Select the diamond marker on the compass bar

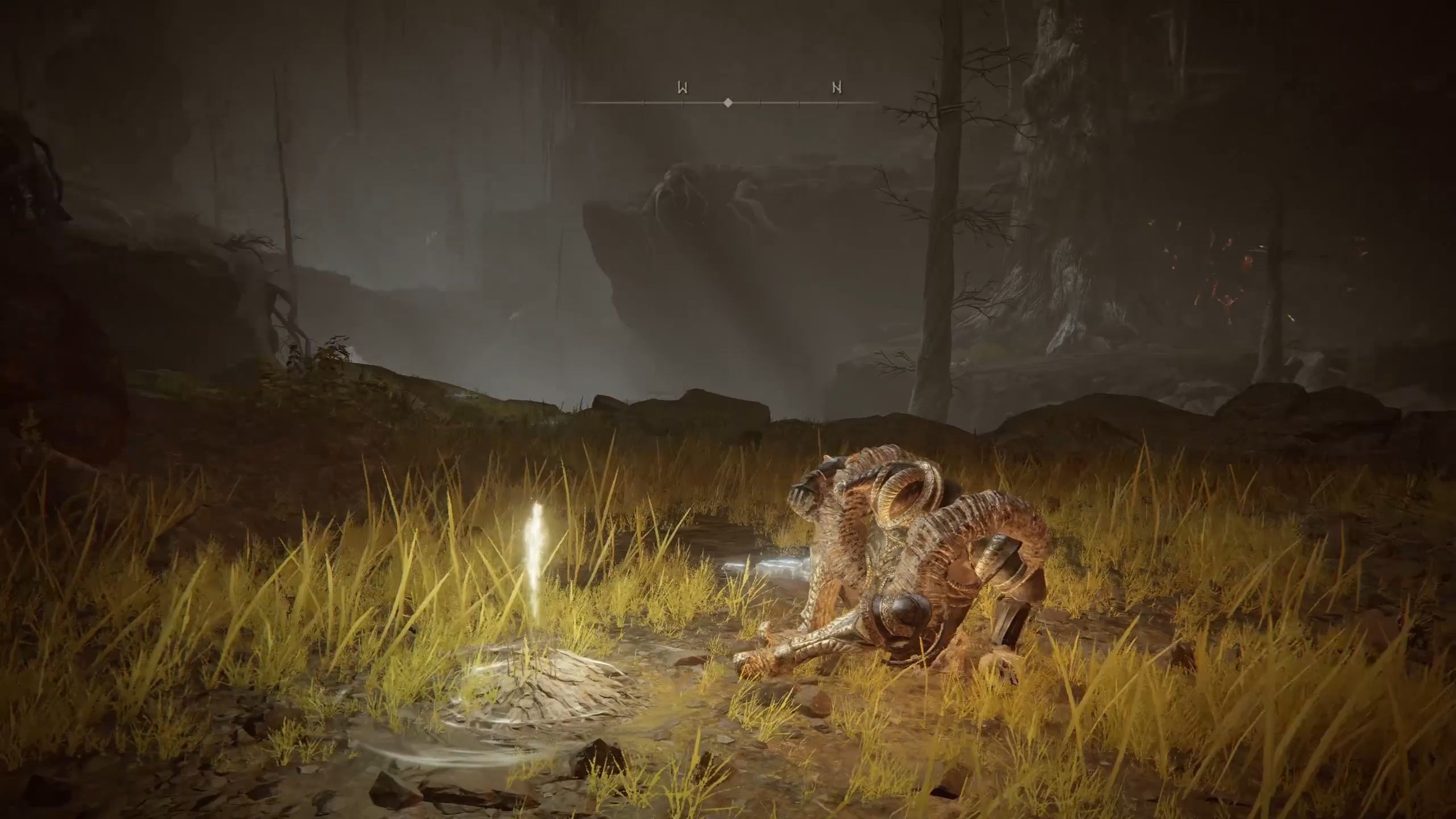[x=728, y=103]
